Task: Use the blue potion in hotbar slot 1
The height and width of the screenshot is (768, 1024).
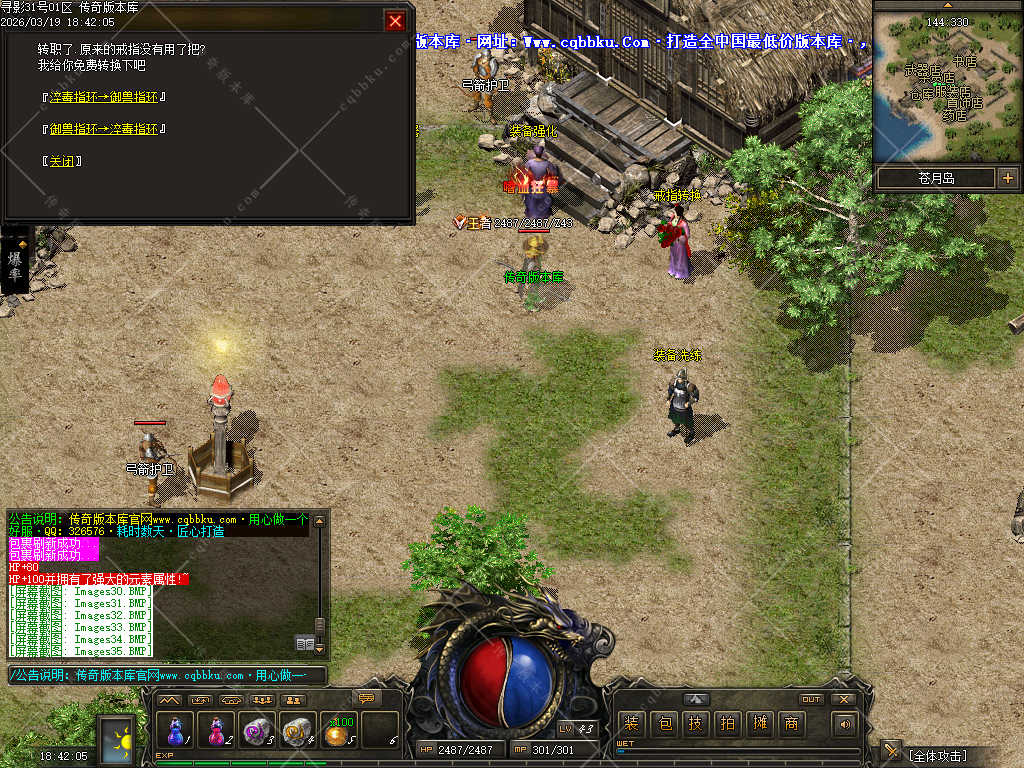Action: click(x=177, y=730)
